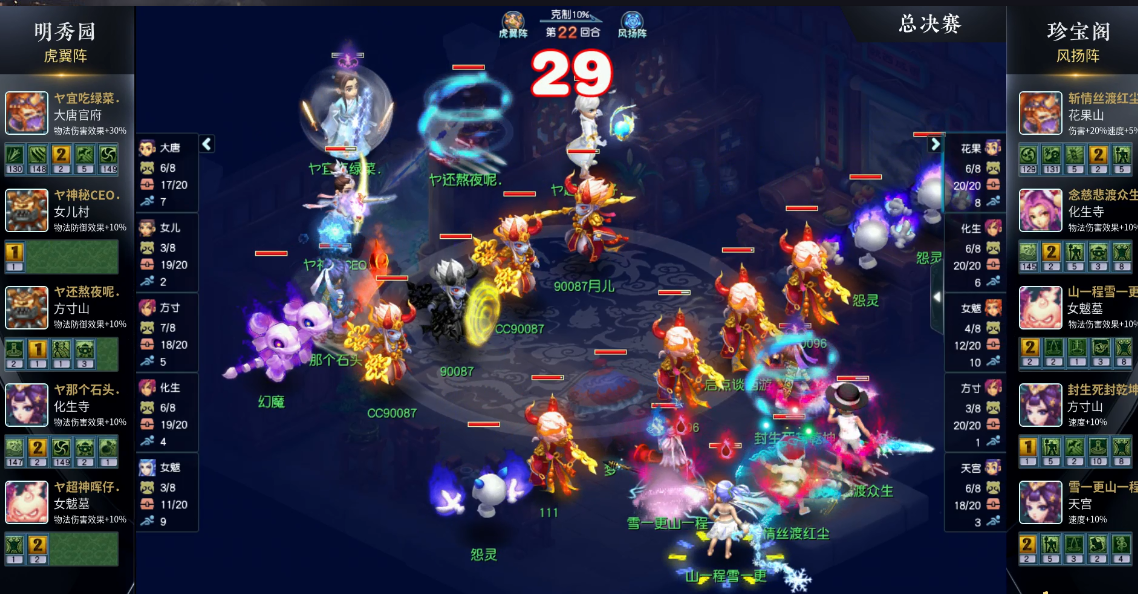Open the right-team 化生寺 player portrait
This screenshot has width=1138, height=594.
1040,210
